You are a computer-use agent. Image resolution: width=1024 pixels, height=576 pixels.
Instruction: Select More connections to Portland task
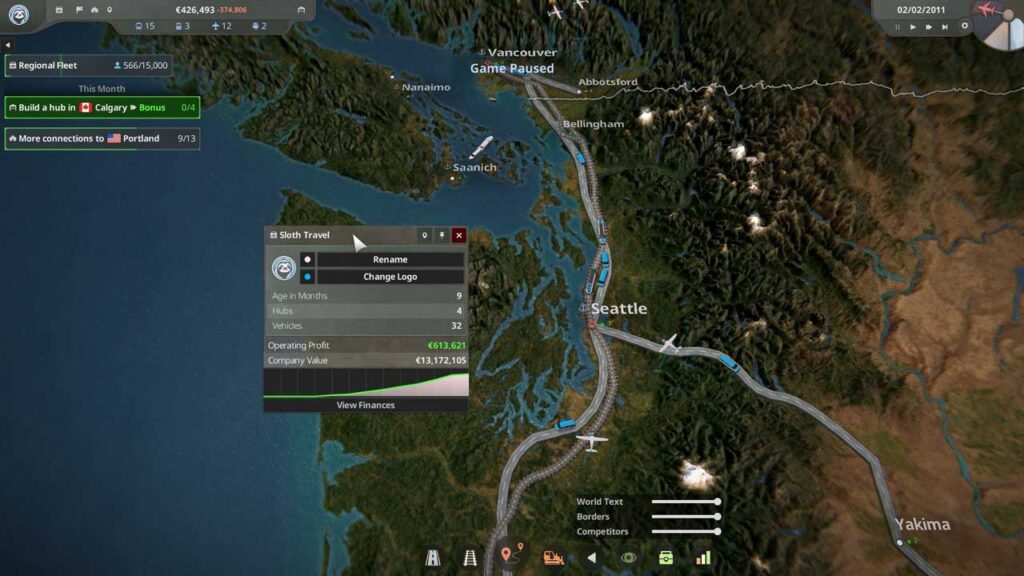102,139
